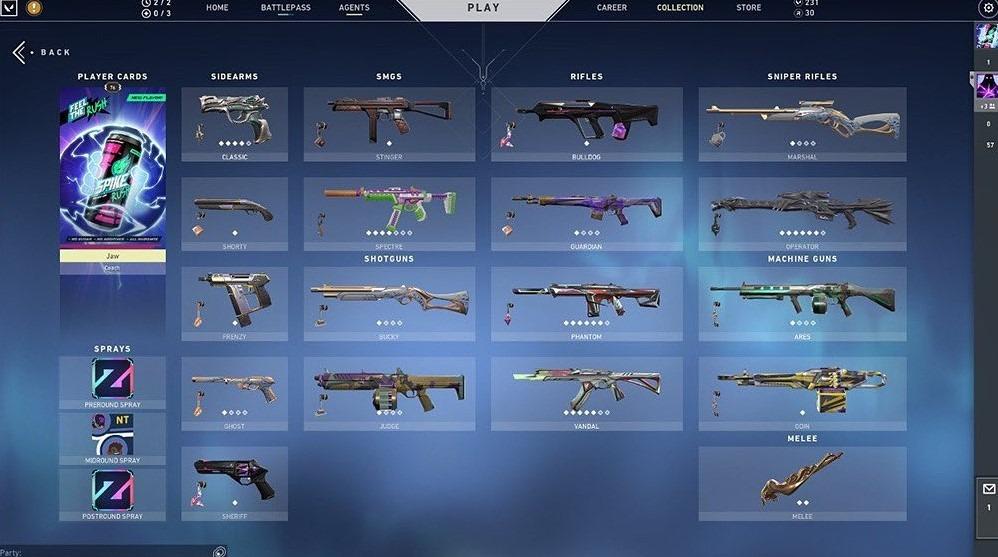Switch to the Battlepass tab
Image resolution: width=998 pixels, height=557 pixels.
[286, 8]
